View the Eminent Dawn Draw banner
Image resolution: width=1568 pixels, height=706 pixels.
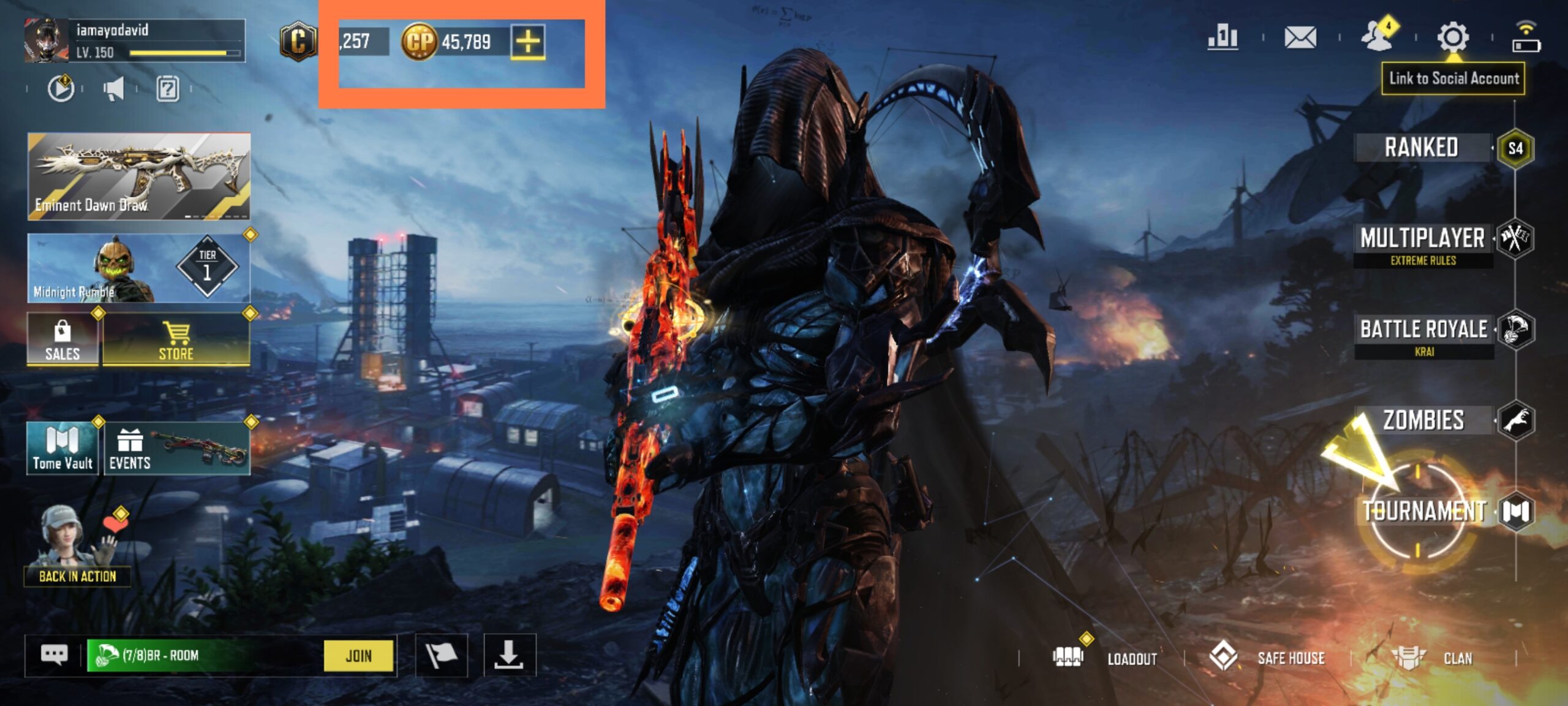pyautogui.click(x=139, y=176)
